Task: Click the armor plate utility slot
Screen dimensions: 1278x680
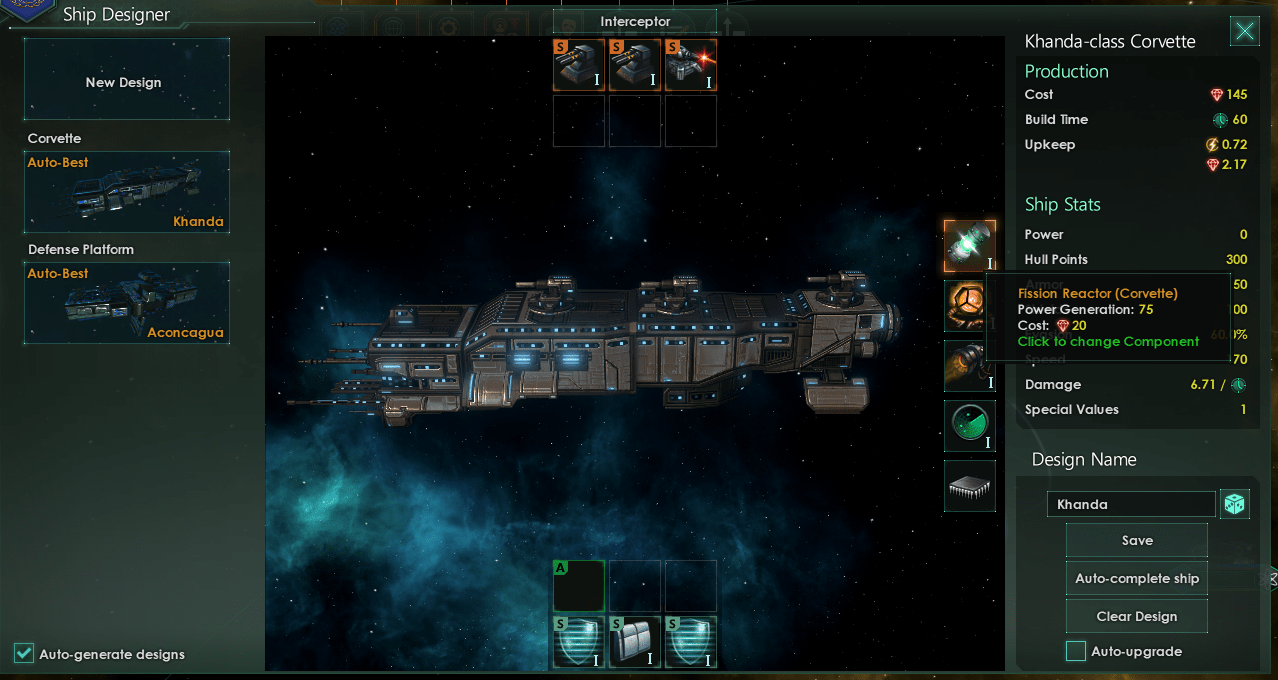Action: click(x=635, y=642)
